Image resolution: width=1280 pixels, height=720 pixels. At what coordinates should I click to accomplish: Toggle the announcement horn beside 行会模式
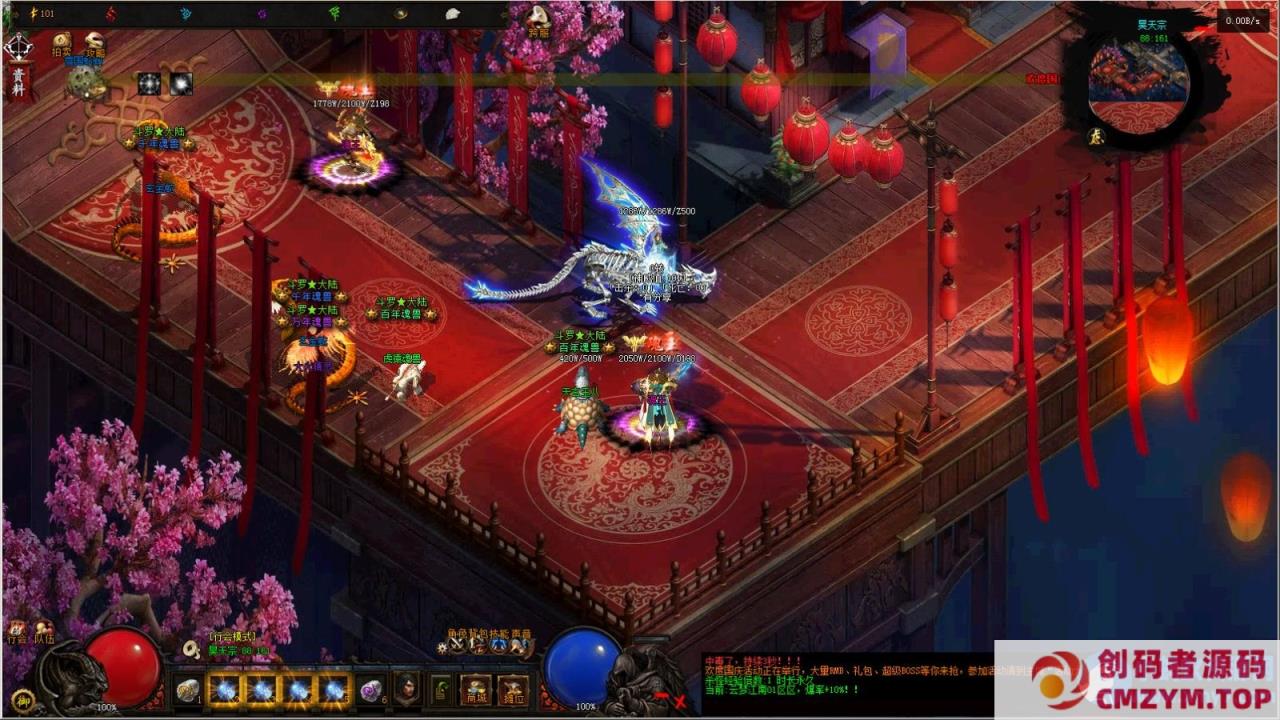190,650
